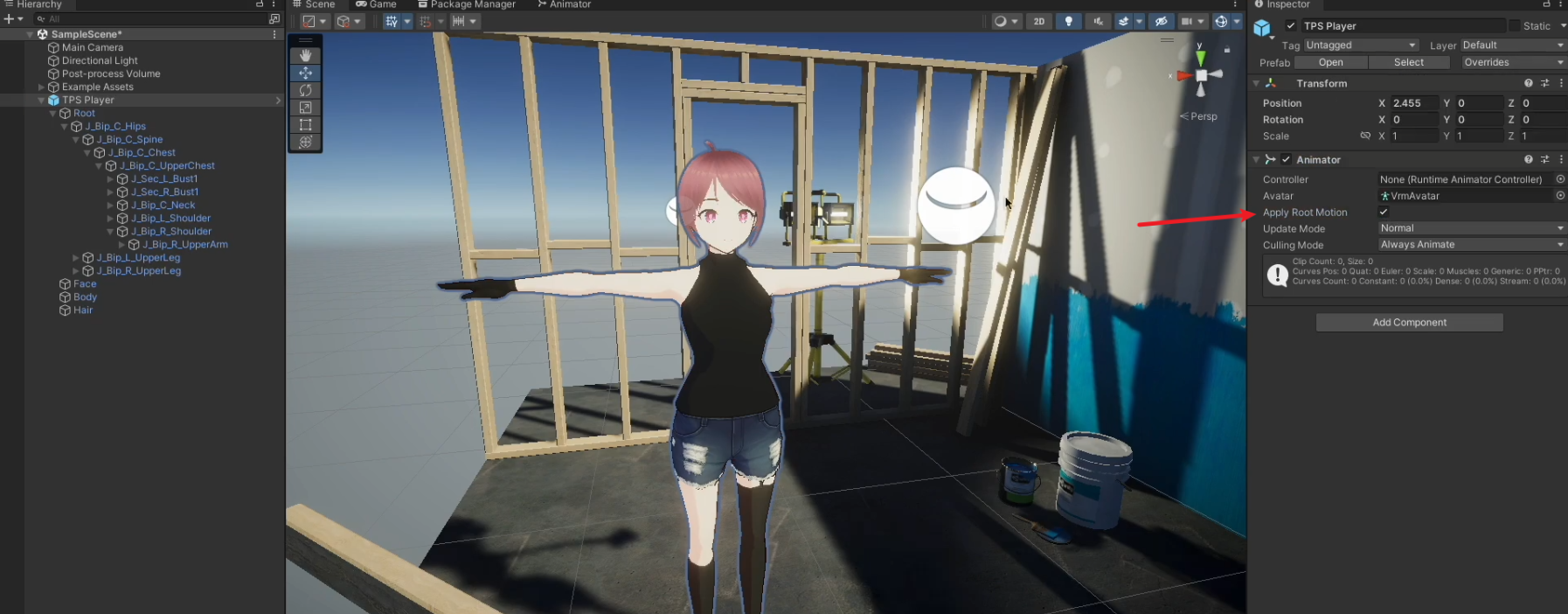
Task: Open the Update Mode dropdown
Action: point(1471,228)
